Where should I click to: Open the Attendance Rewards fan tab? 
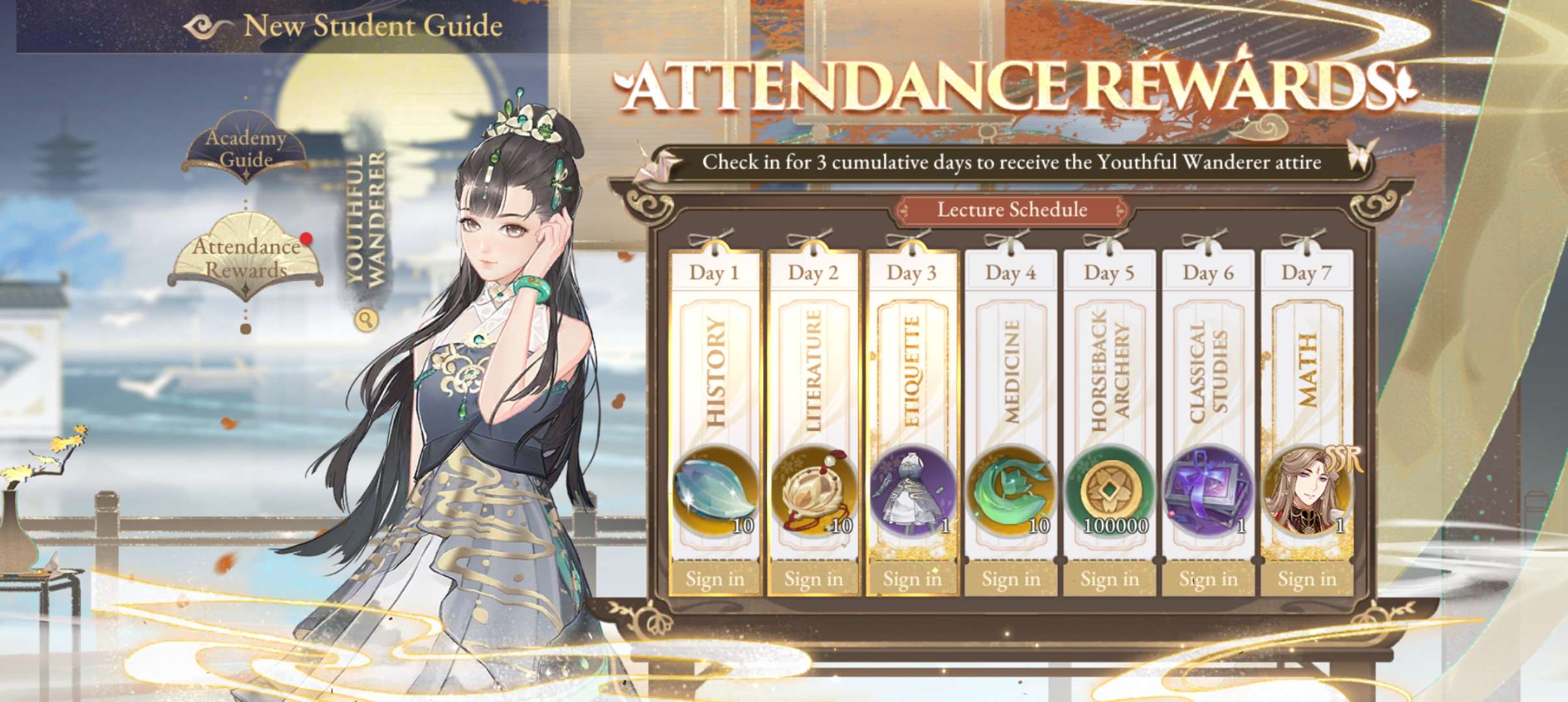click(x=246, y=258)
